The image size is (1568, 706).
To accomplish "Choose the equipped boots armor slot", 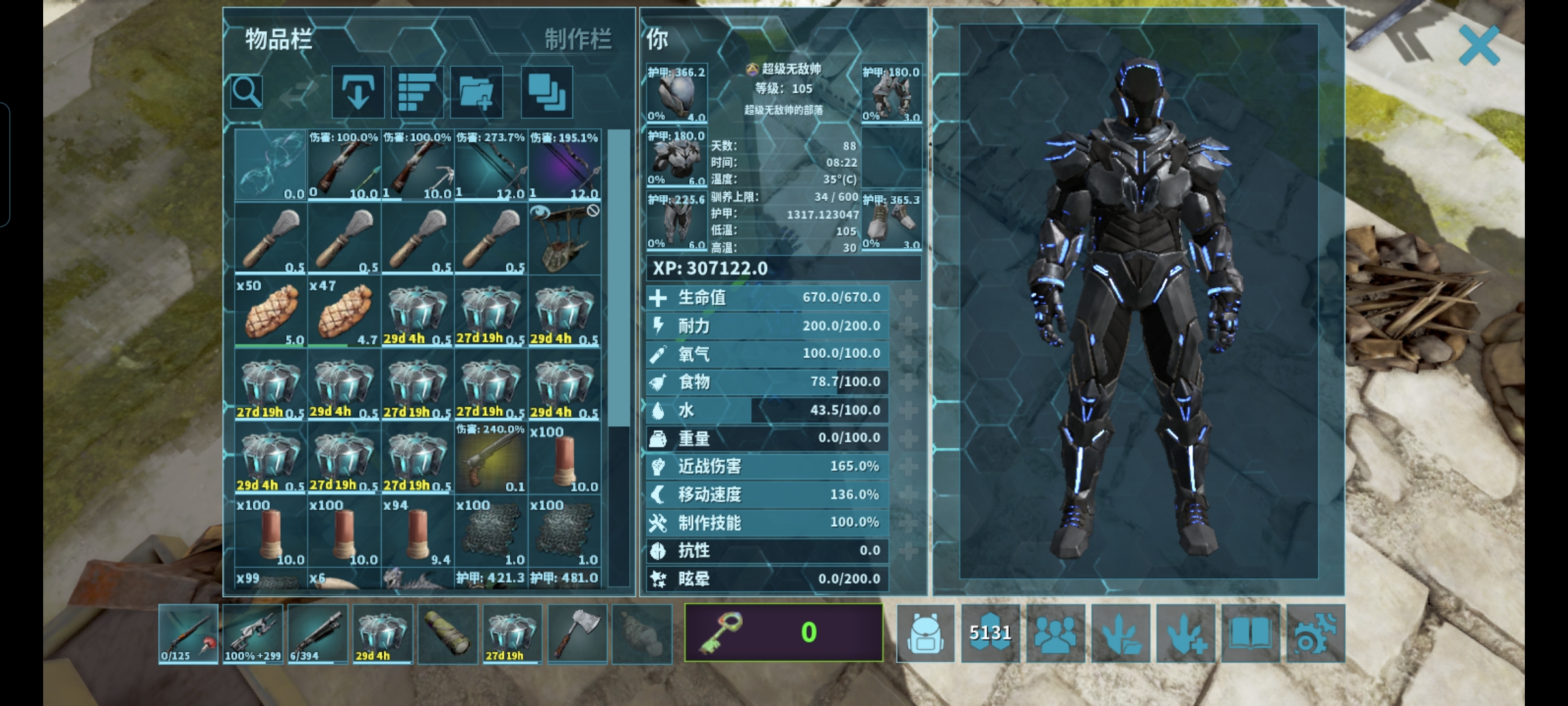I will [891, 222].
